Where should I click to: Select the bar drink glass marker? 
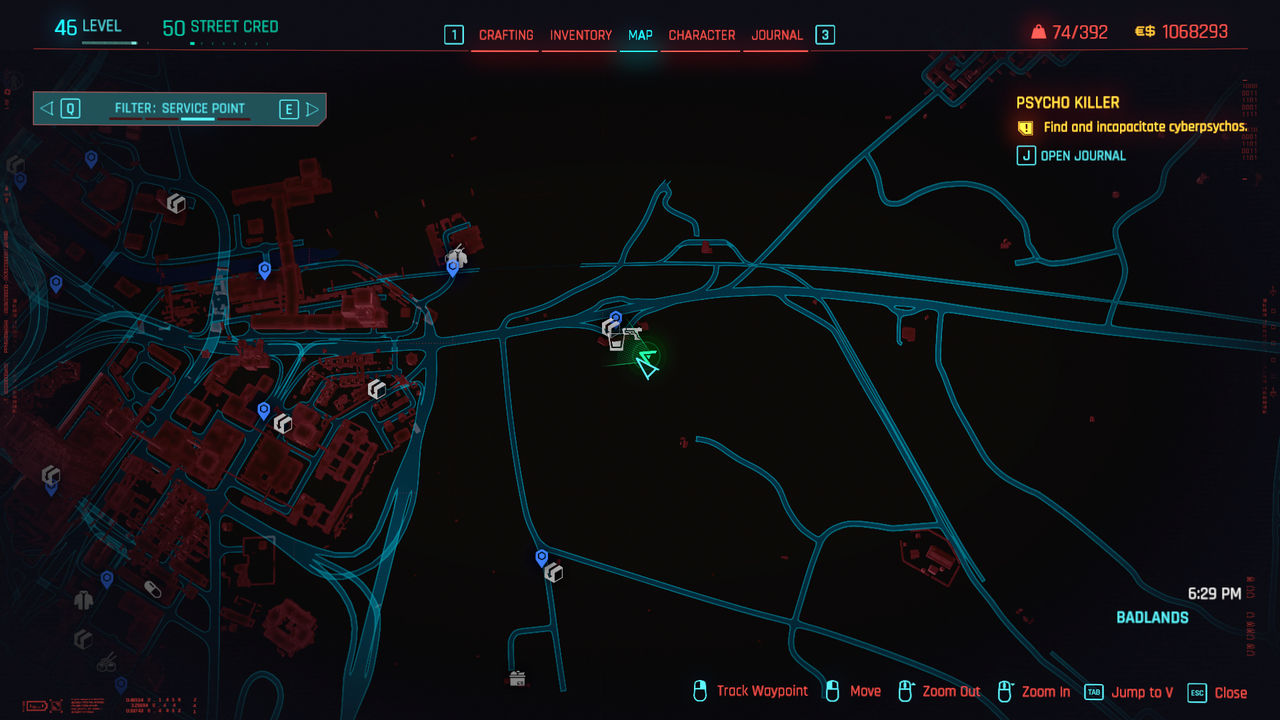617,342
